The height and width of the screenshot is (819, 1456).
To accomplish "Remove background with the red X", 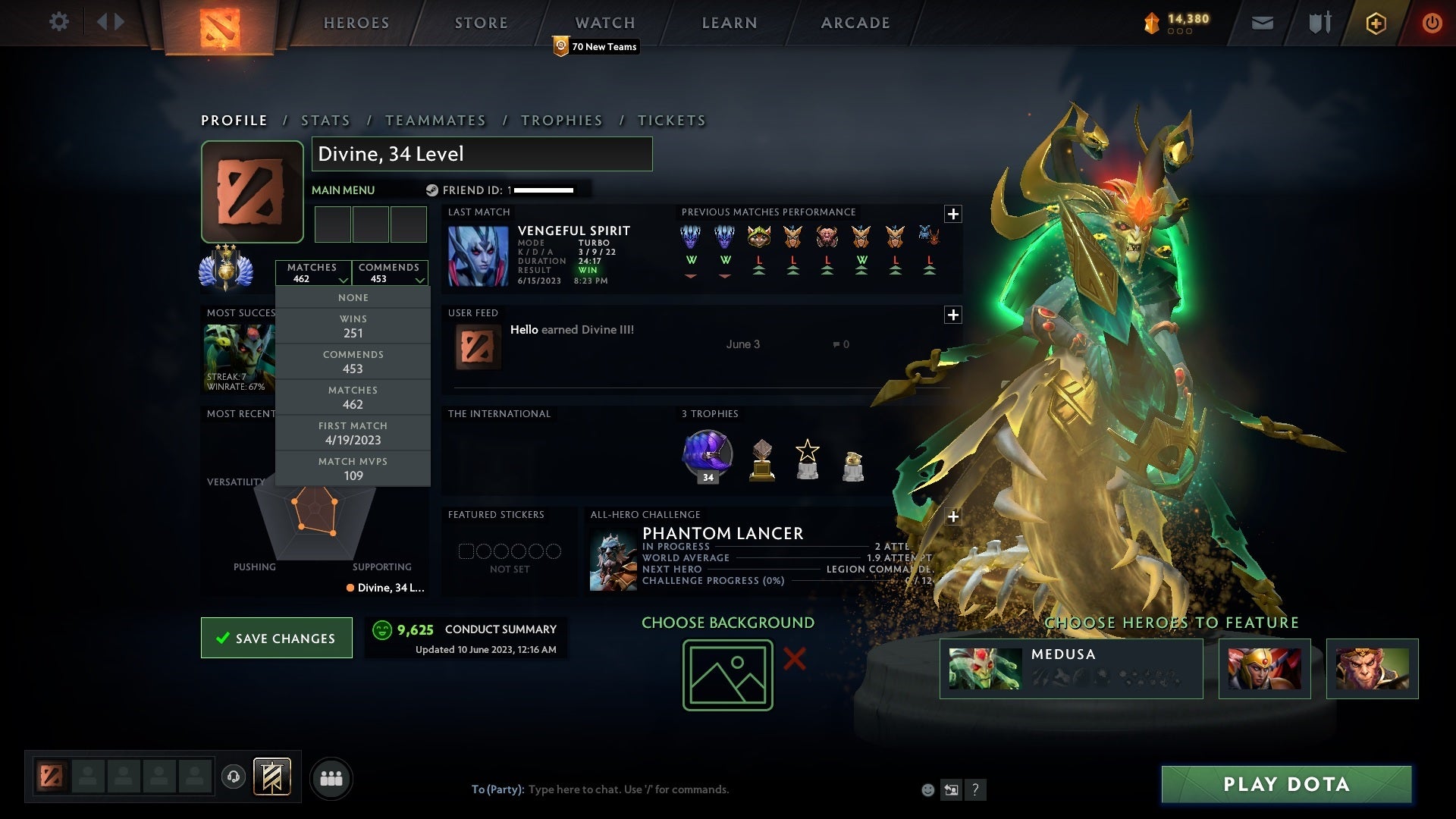I will (794, 658).
